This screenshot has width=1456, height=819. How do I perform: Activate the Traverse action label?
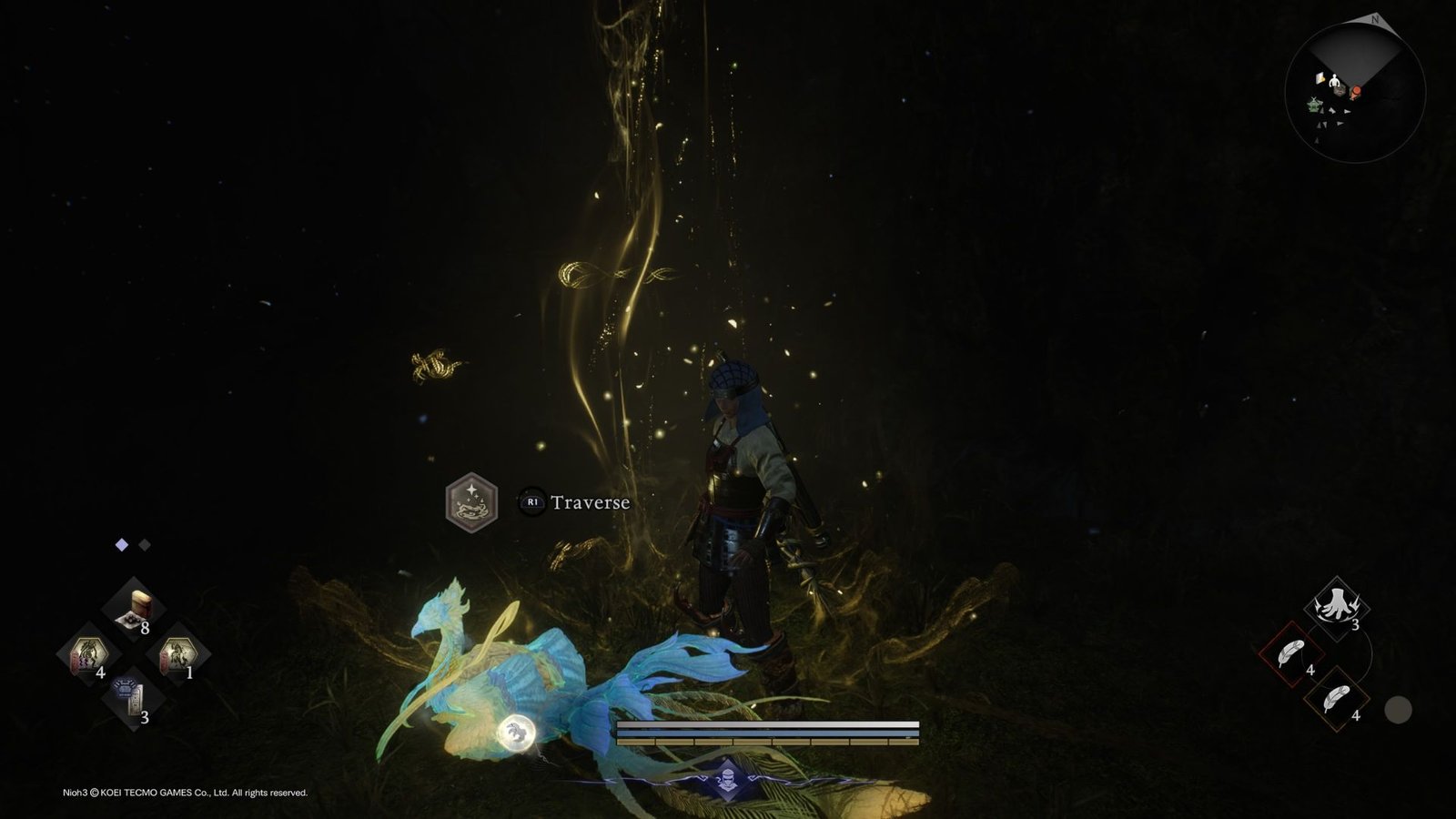point(590,501)
